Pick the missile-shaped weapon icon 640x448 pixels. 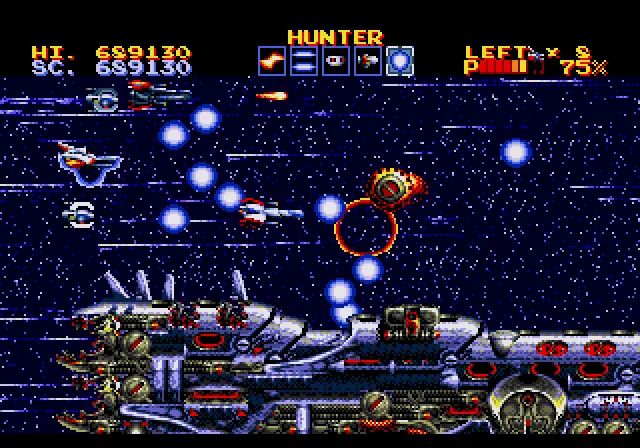click(367, 61)
